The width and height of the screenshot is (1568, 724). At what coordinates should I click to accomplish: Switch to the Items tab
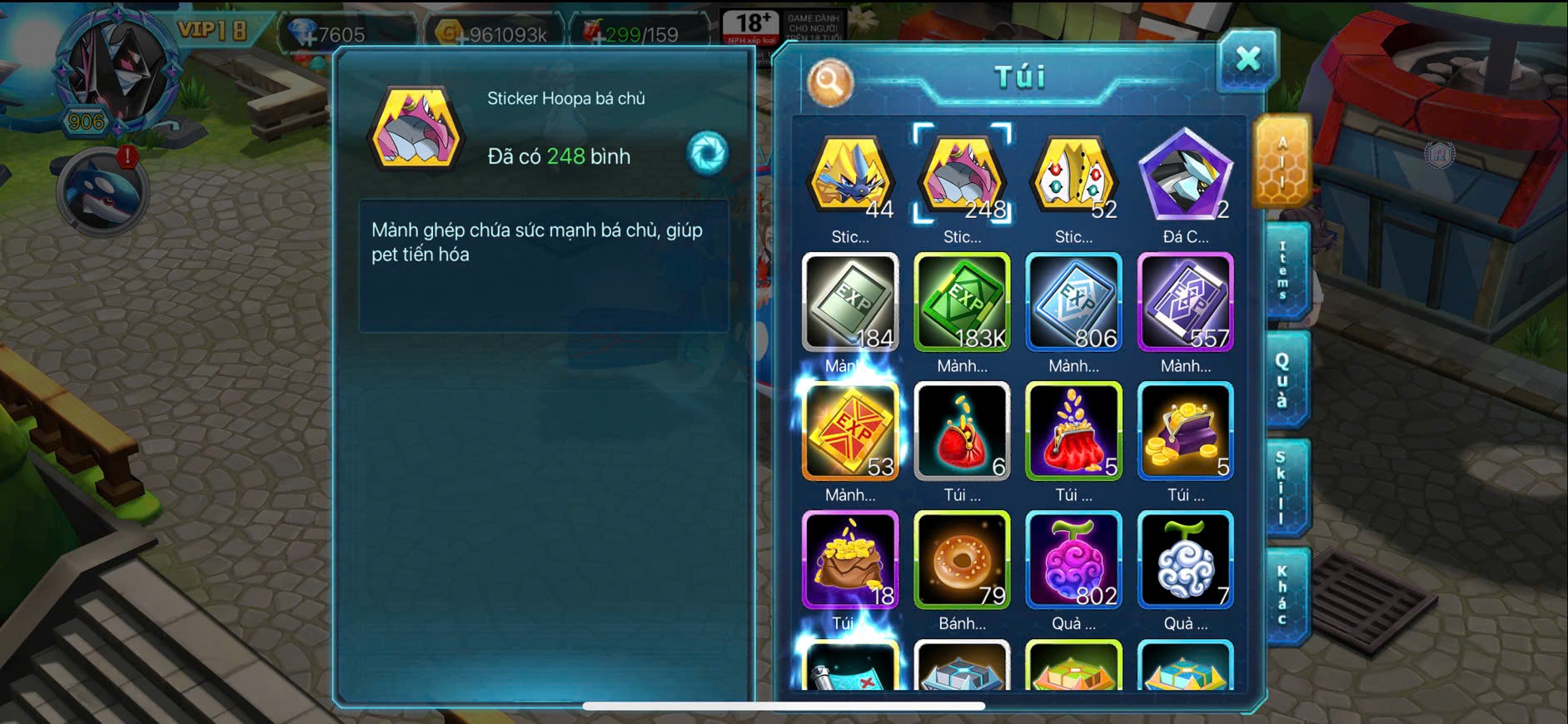[x=1283, y=270]
